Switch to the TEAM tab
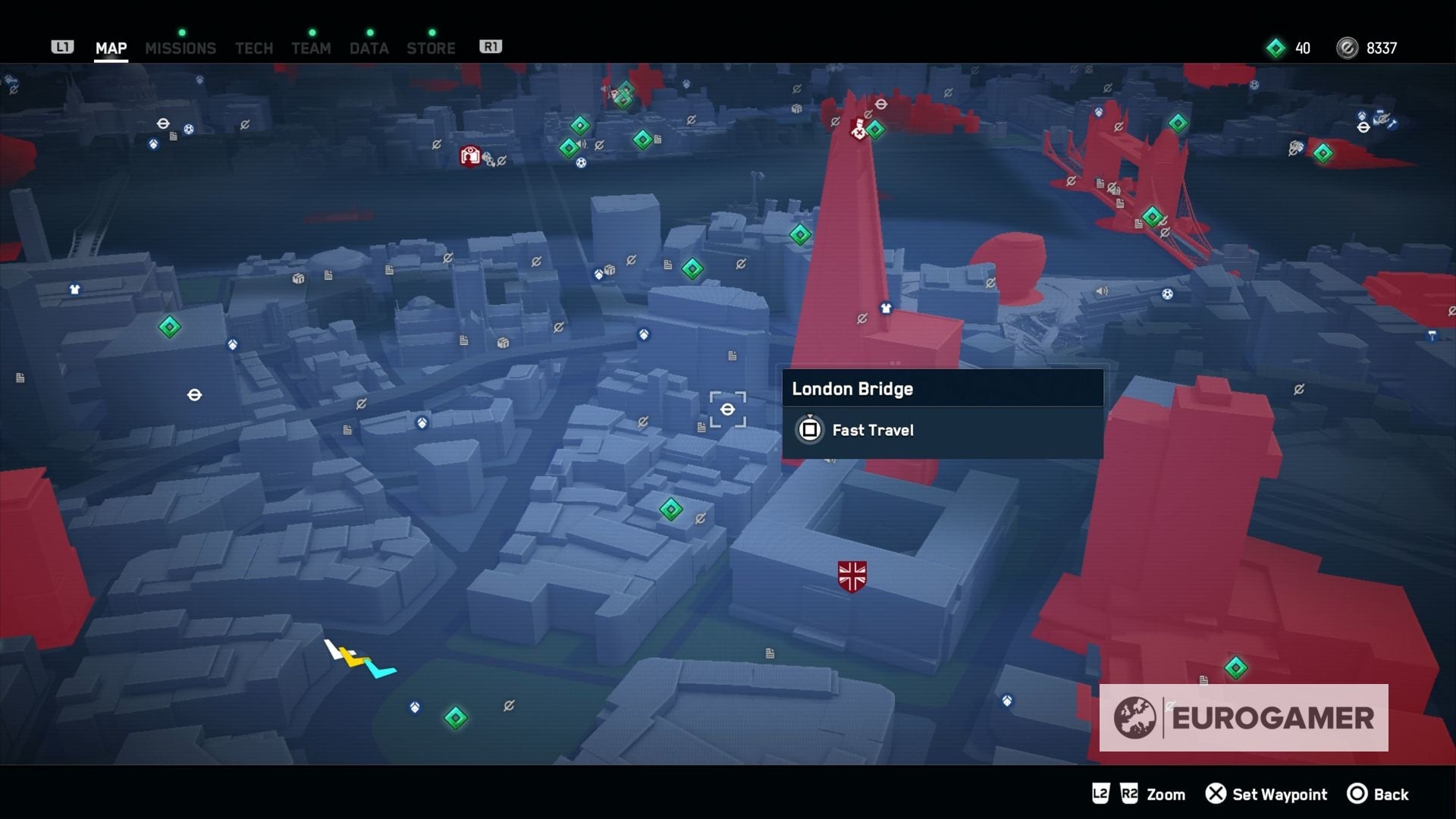 pyautogui.click(x=311, y=48)
